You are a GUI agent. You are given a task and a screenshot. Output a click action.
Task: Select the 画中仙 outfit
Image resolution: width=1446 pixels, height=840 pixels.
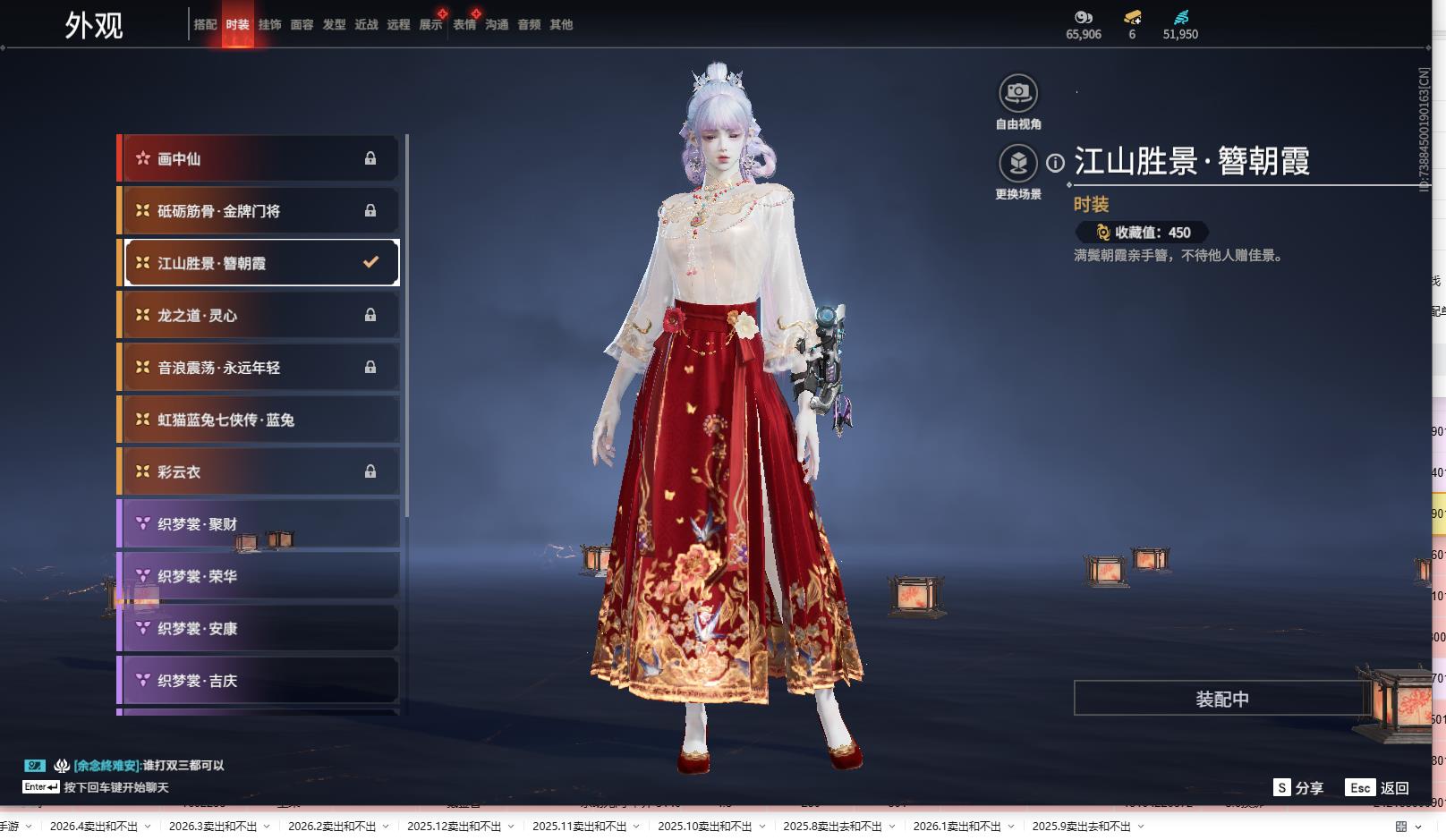(x=259, y=158)
